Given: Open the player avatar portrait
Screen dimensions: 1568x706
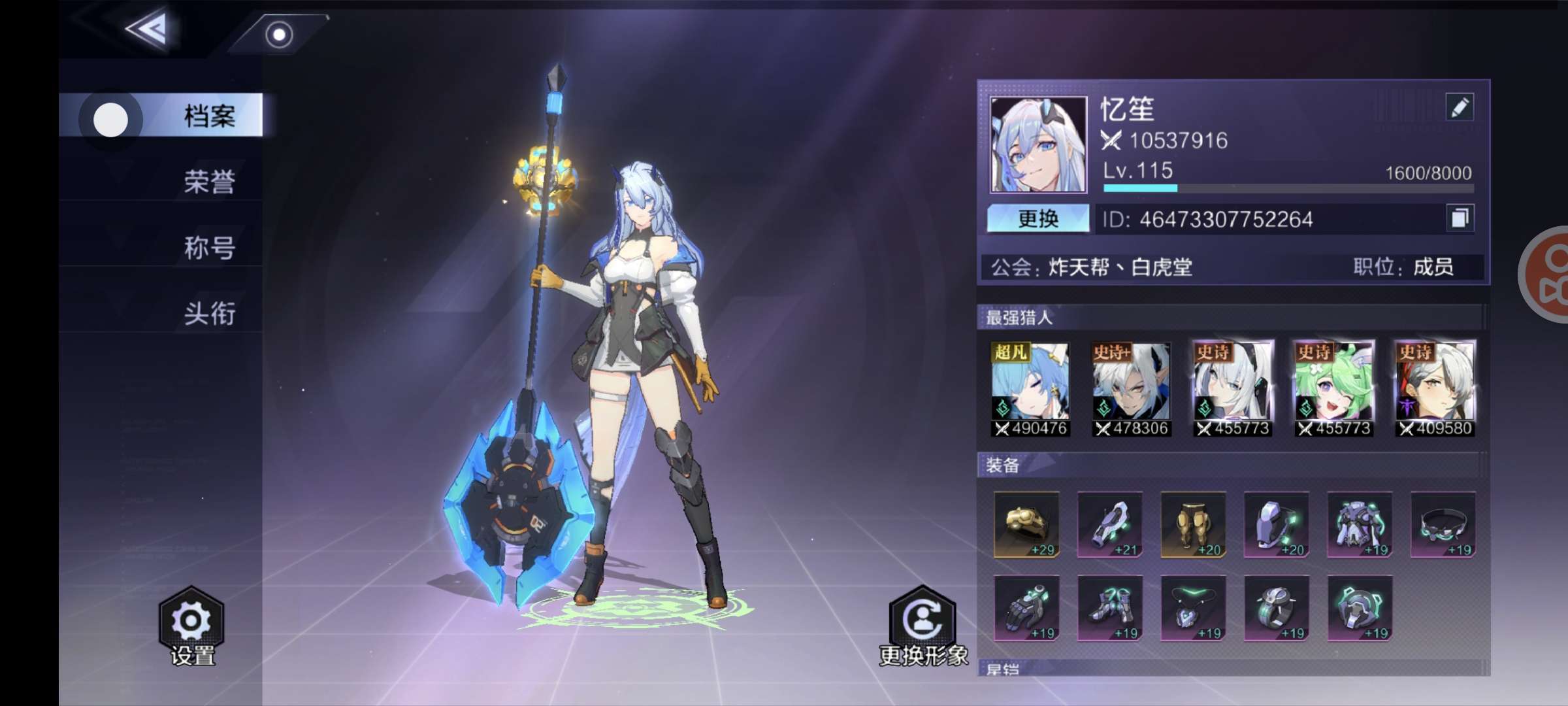Looking at the screenshot, I should (x=1038, y=144).
